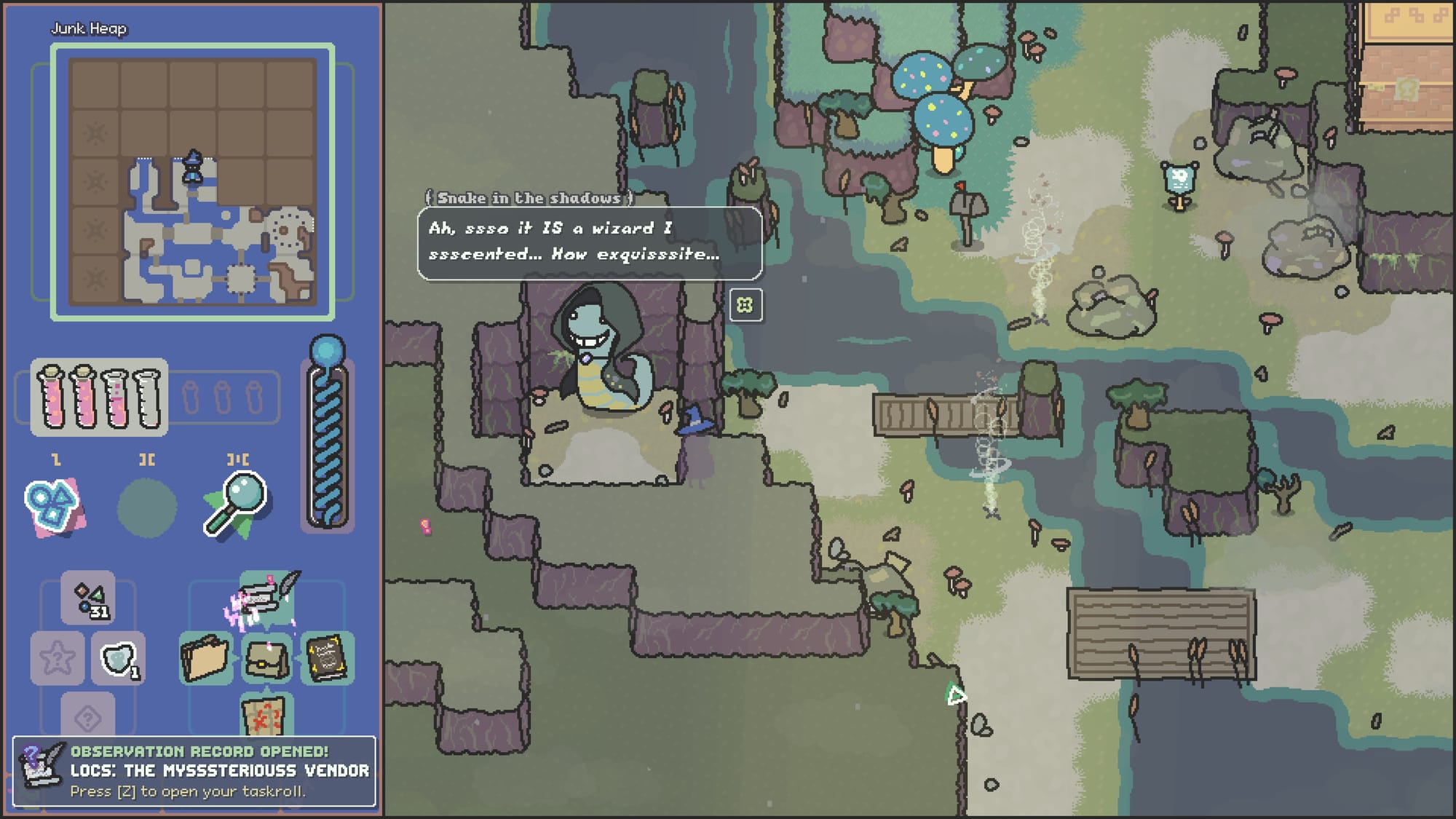Click the dialogue continue marker beside speech bubble
Viewport: 1456px width, 819px height.
point(745,304)
